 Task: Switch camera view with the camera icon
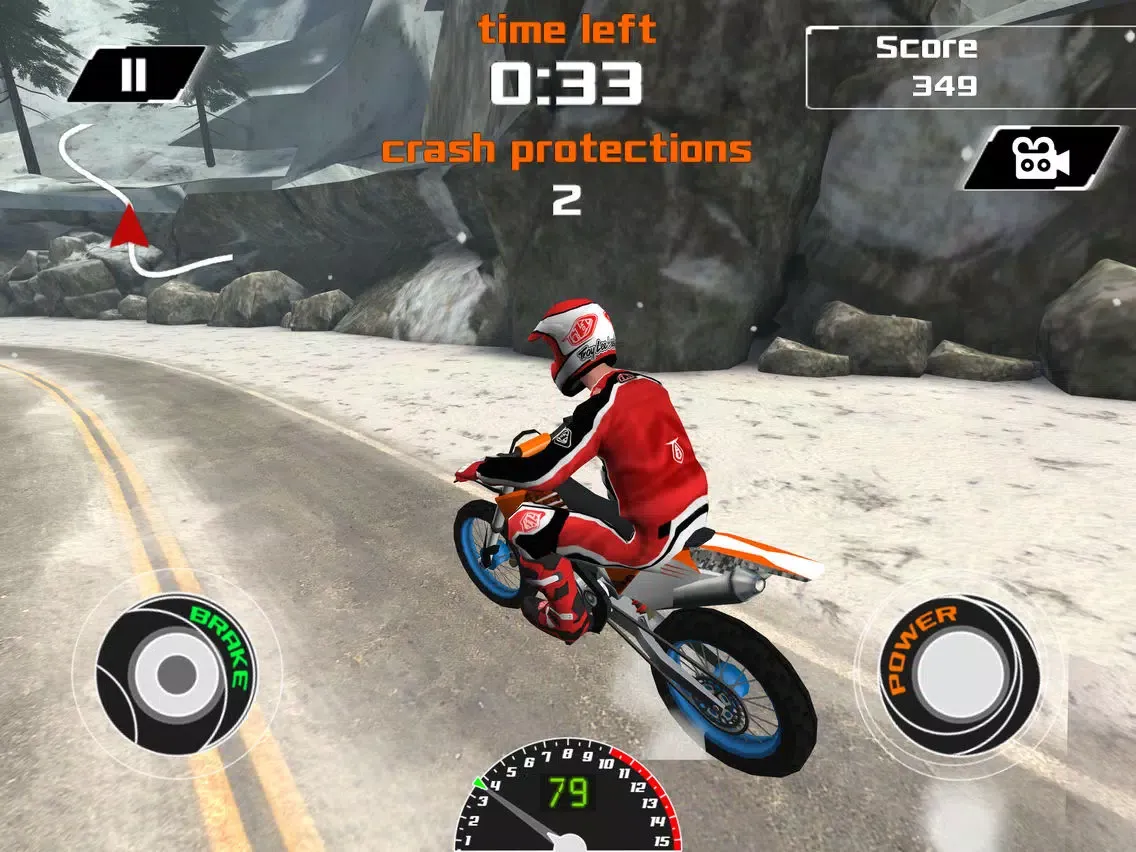pos(1041,158)
